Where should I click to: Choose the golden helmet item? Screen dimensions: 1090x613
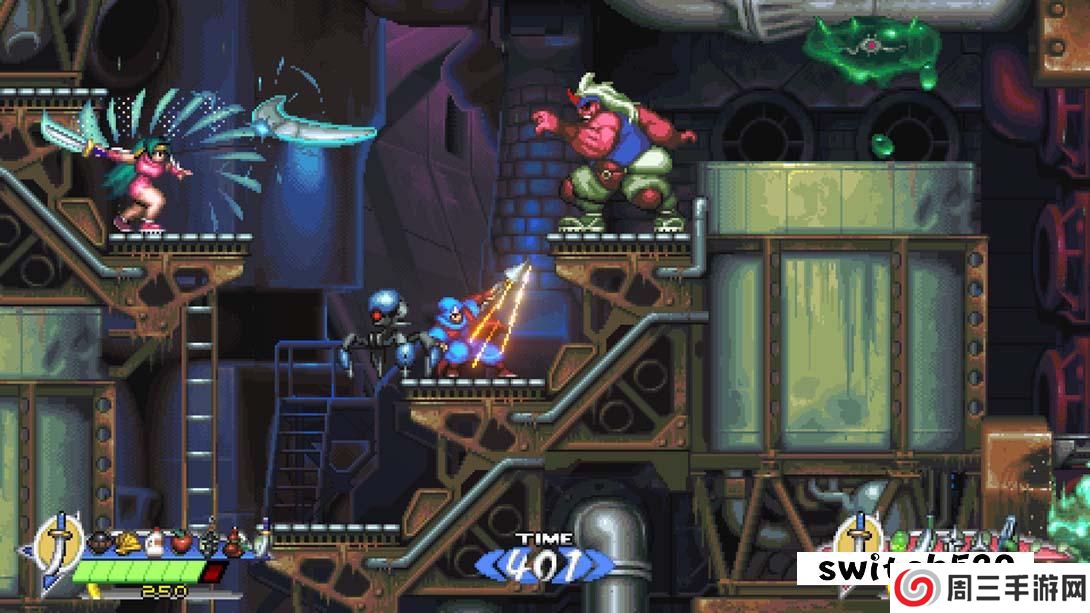(128, 543)
